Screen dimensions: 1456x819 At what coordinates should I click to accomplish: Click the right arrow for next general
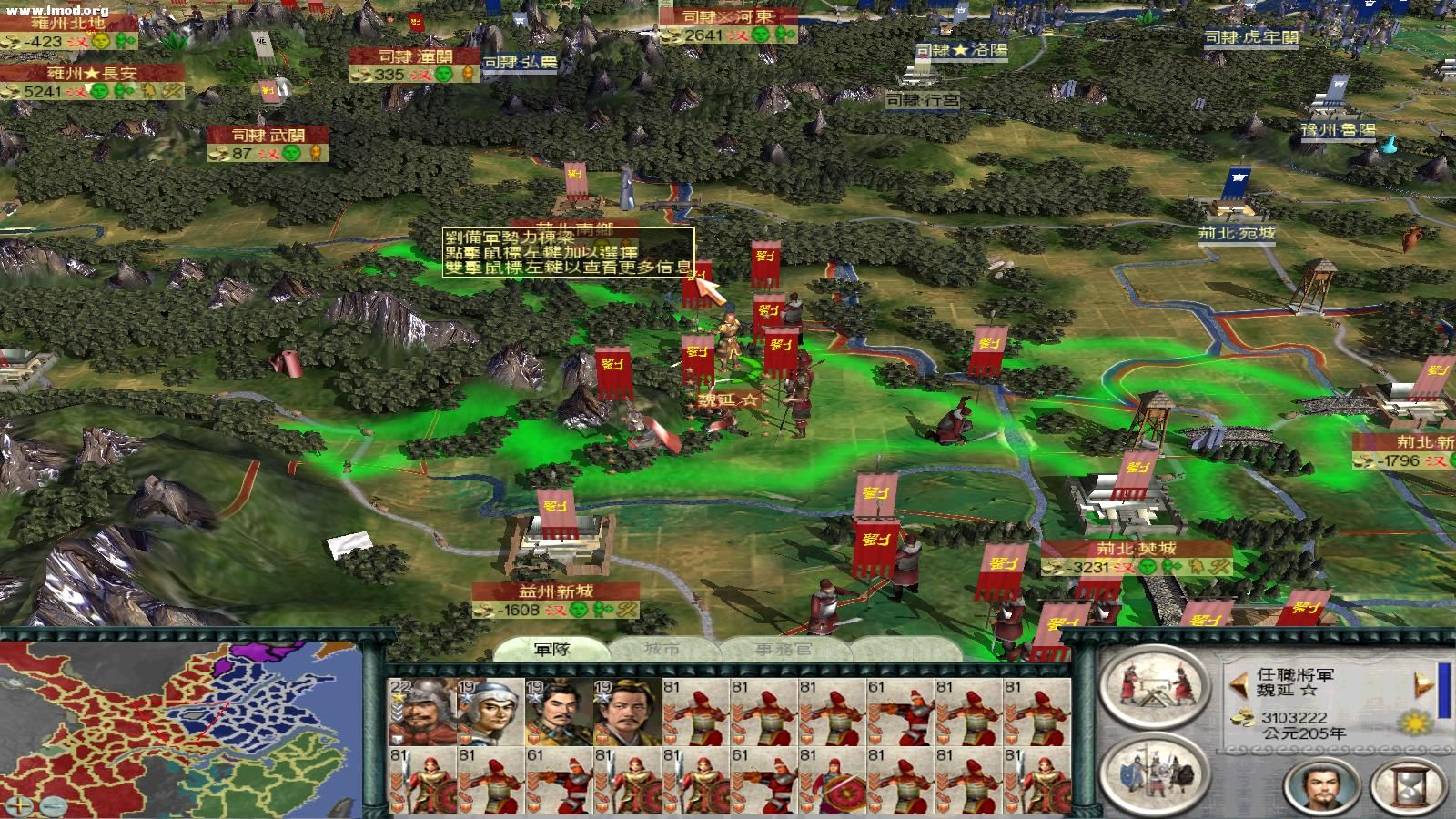[x=1421, y=684]
